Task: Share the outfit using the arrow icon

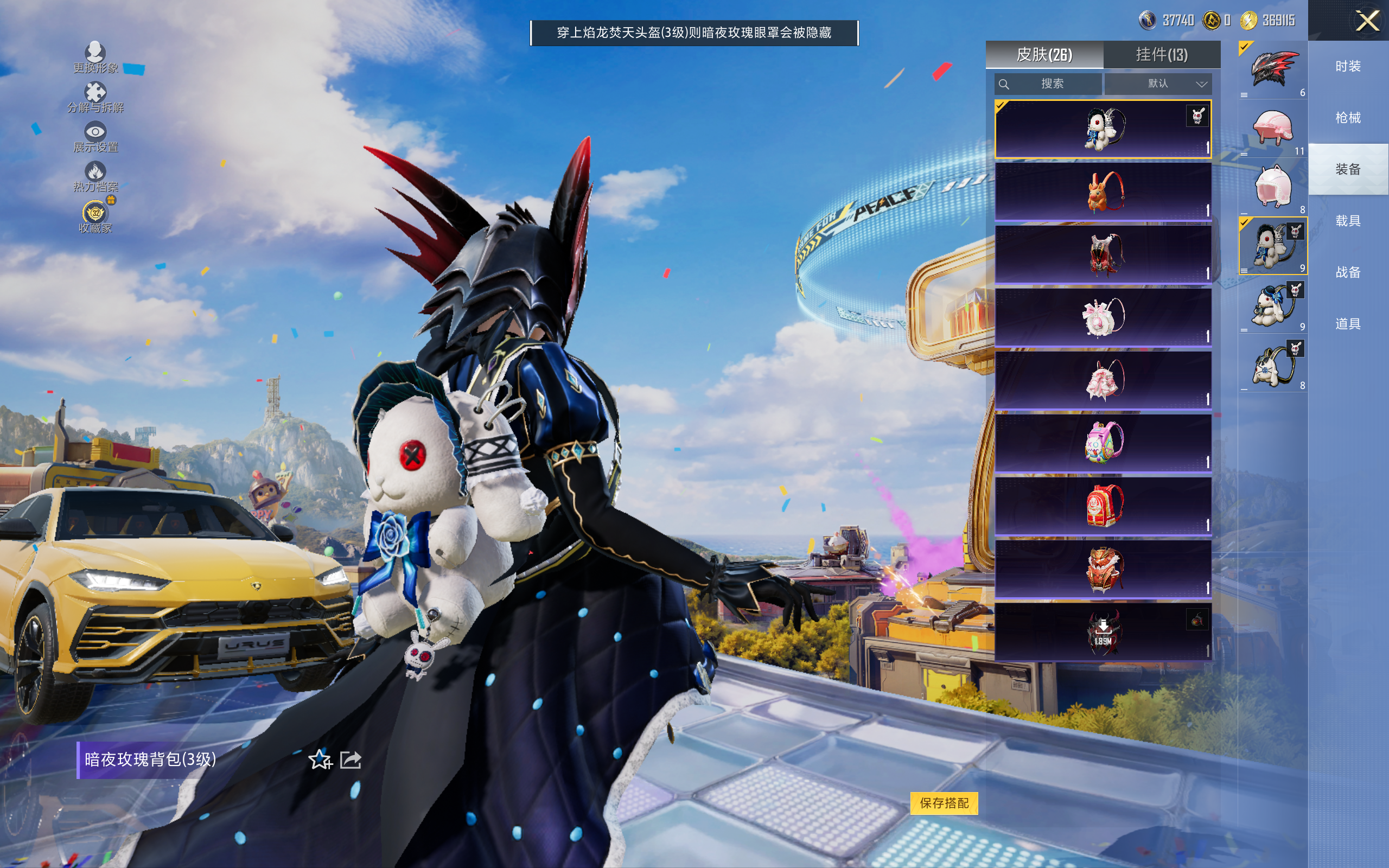Action: tap(351, 759)
